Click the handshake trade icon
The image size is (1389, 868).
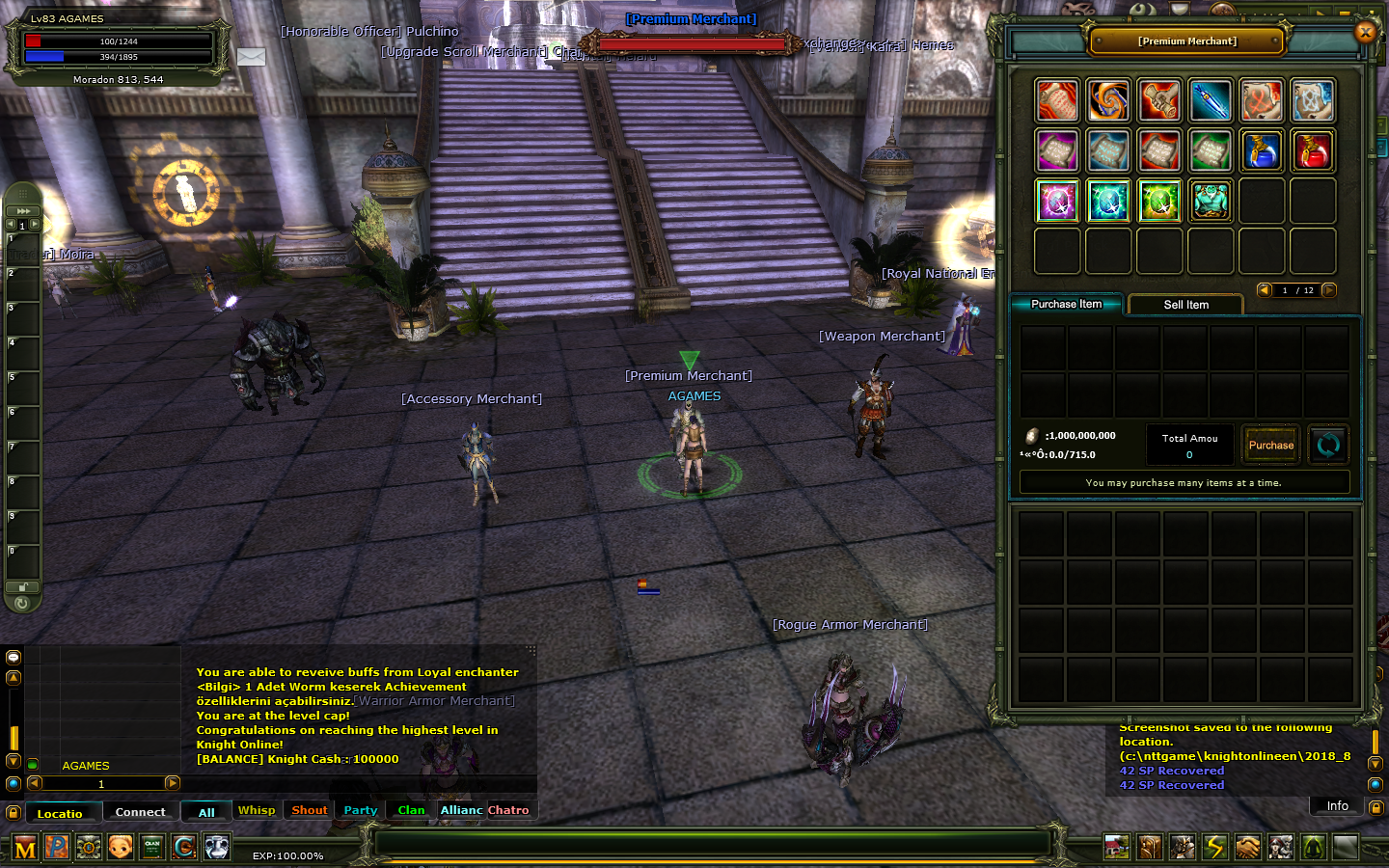[x=1247, y=847]
